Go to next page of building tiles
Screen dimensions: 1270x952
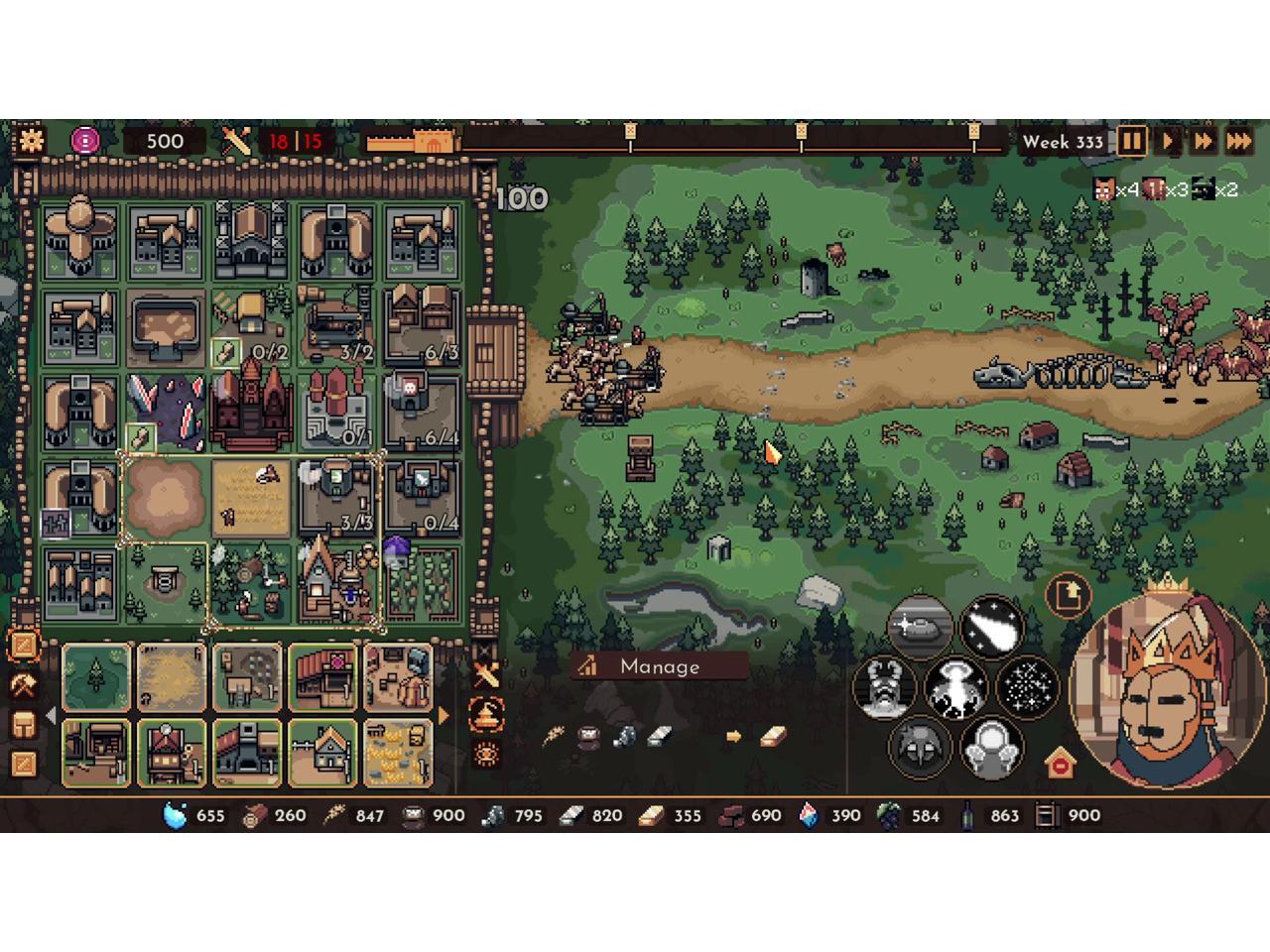point(444,715)
